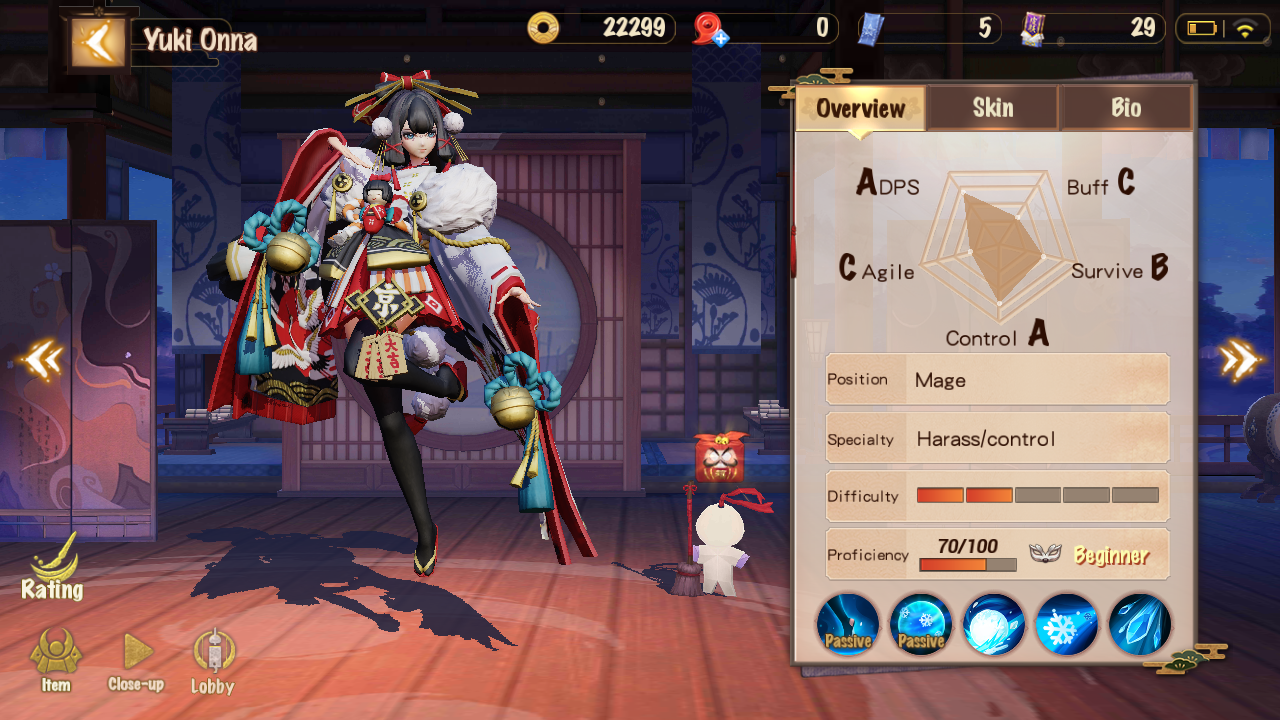View the ice crystal shard skill

click(1140, 624)
